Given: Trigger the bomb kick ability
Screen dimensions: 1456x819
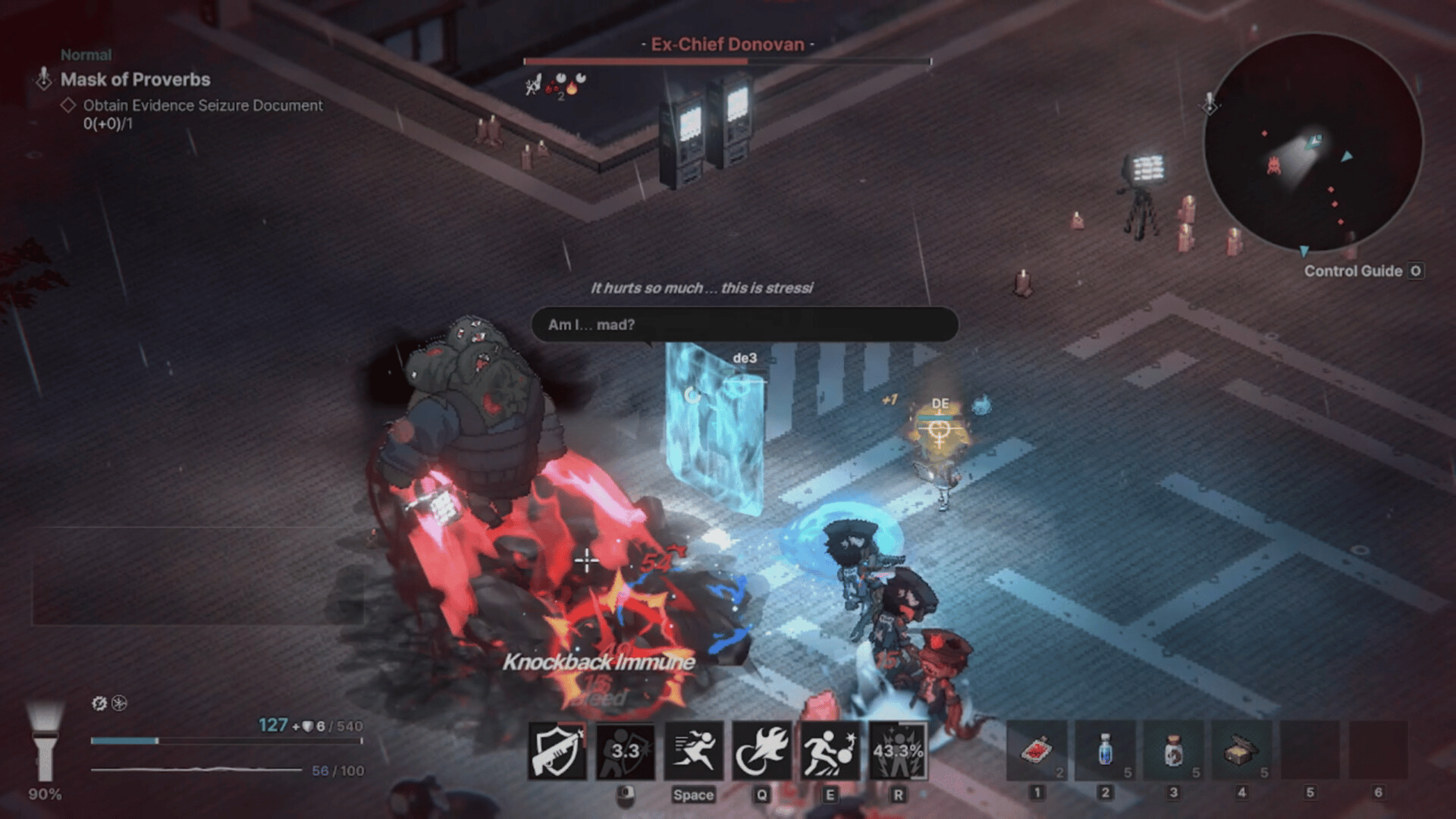Looking at the screenshot, I should [x=830, y=752].
